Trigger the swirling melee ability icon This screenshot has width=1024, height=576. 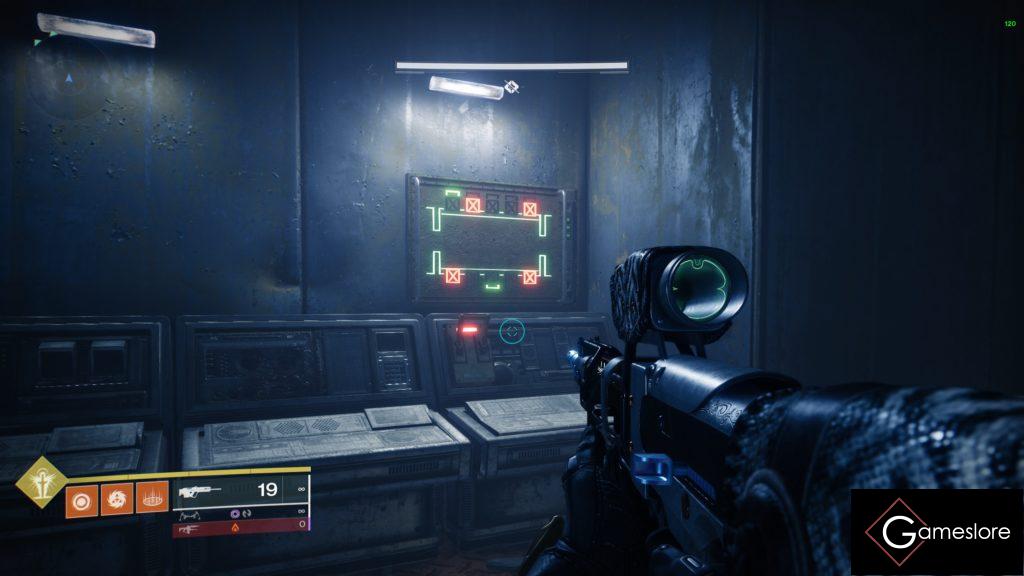pyautogui.click(x=115, y=499)
